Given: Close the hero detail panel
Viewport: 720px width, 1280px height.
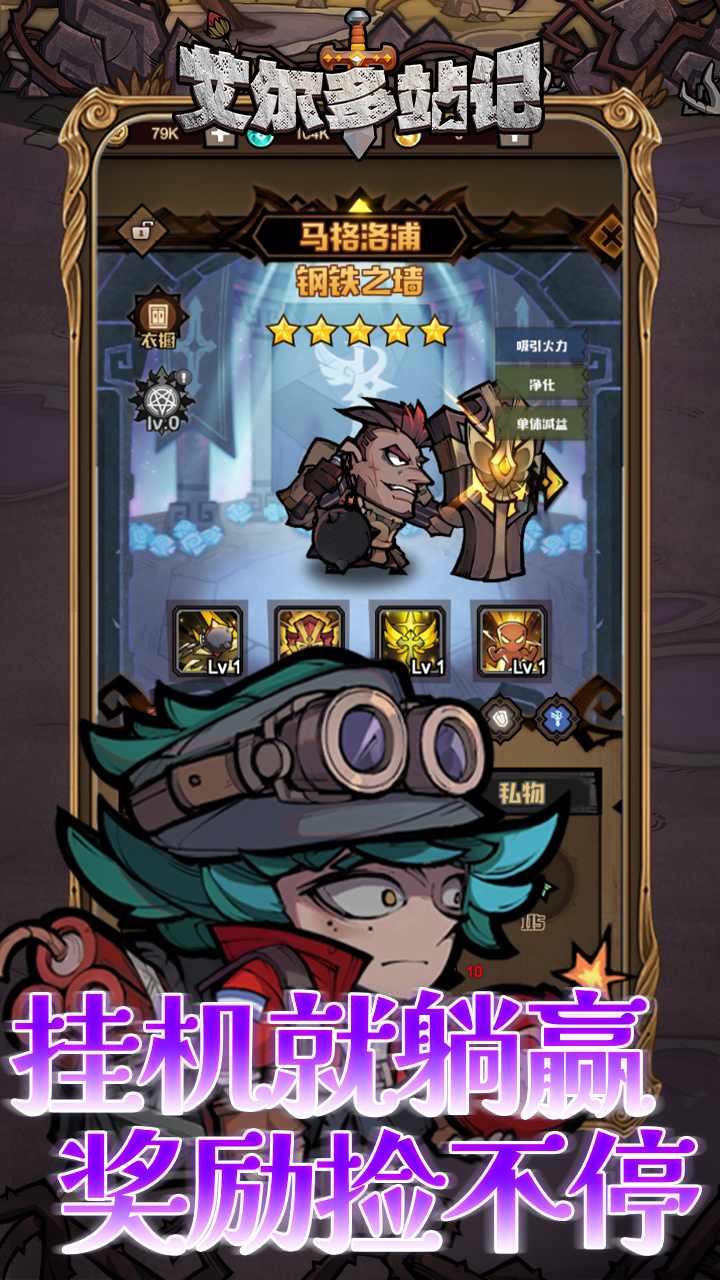Looking at the screenshot, I should [x=609, y=238].
